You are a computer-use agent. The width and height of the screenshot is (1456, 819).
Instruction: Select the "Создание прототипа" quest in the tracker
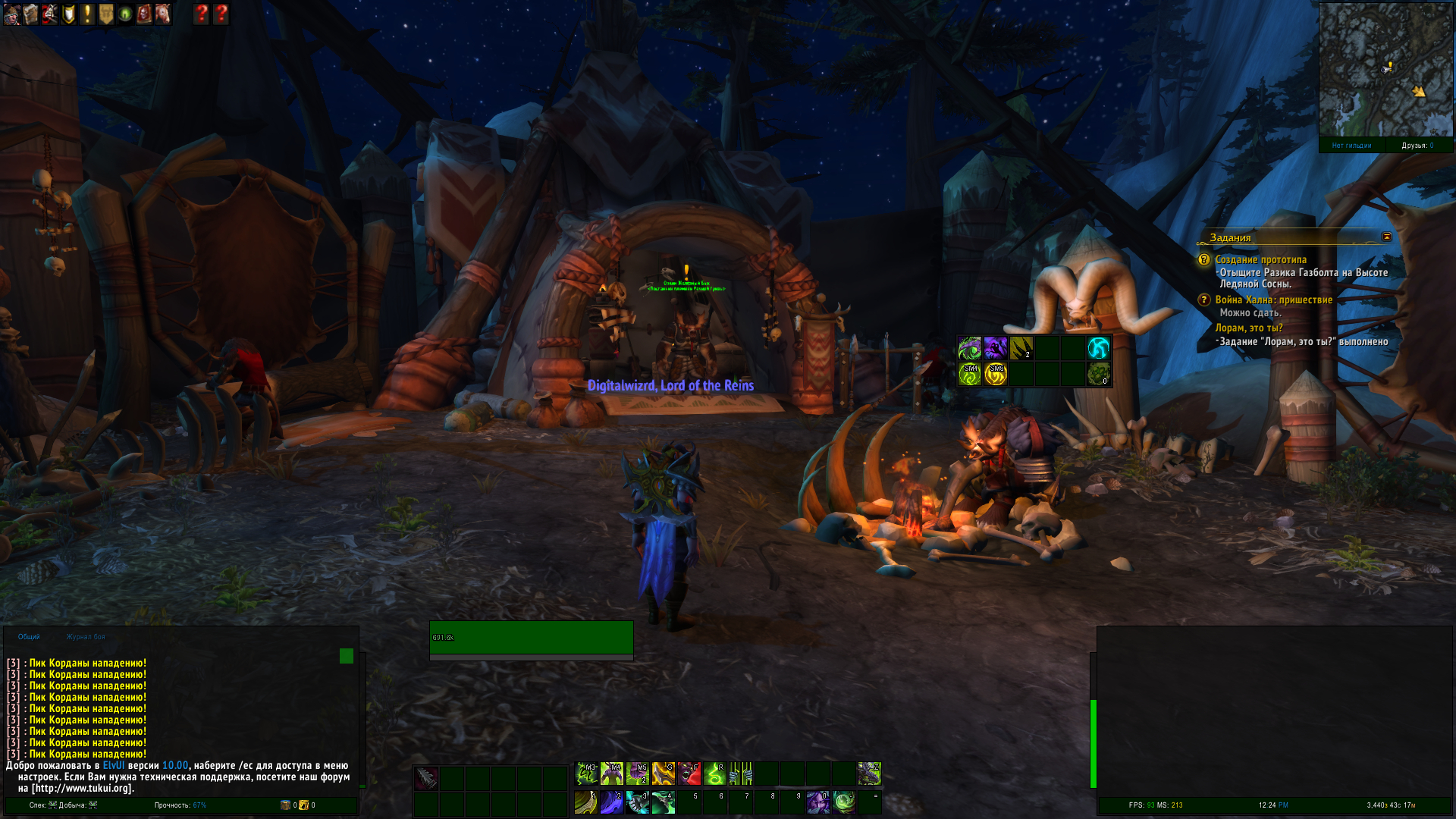pyautogui.click(x=1260, y=259)
